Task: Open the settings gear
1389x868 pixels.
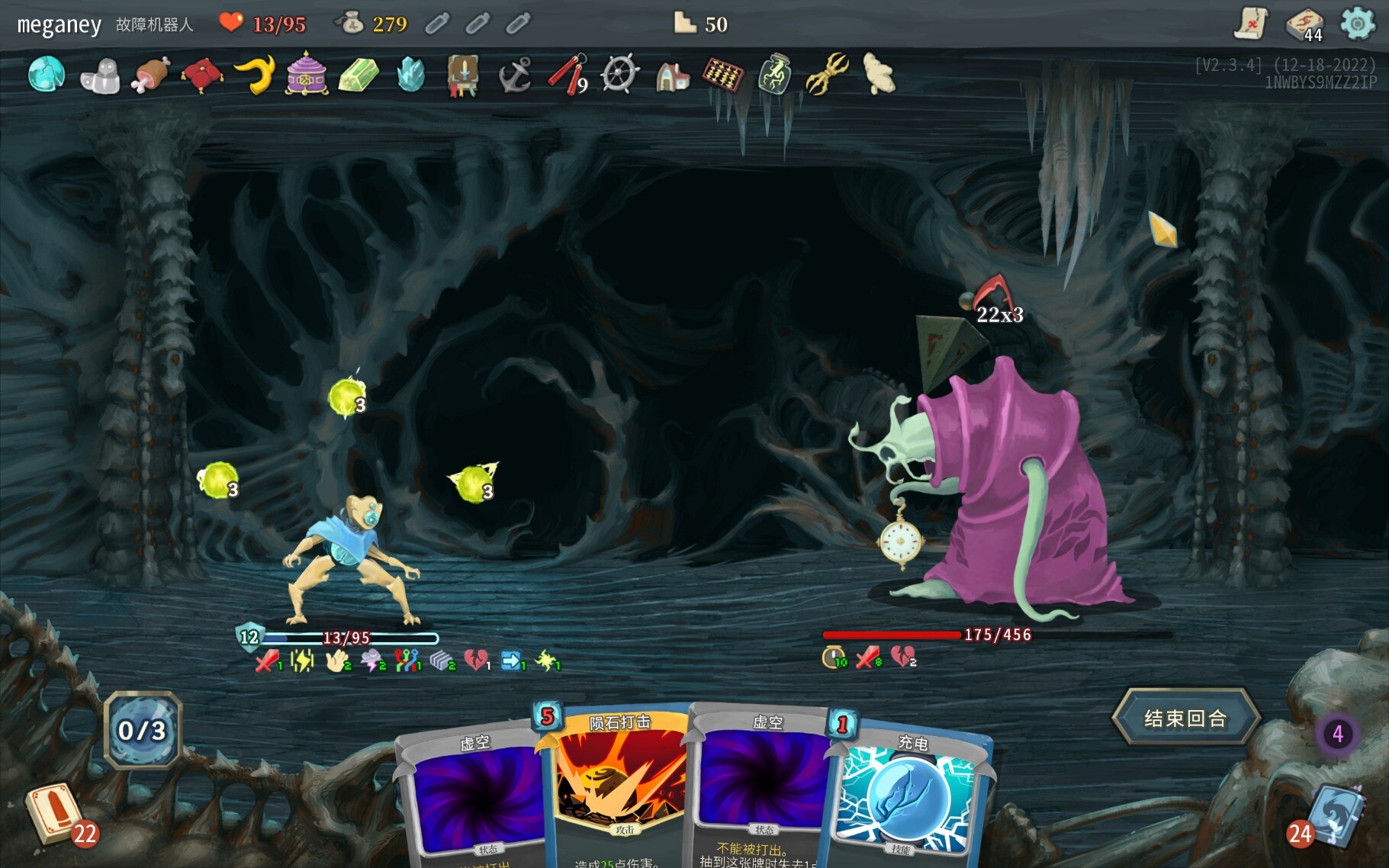Action: 1358,24
